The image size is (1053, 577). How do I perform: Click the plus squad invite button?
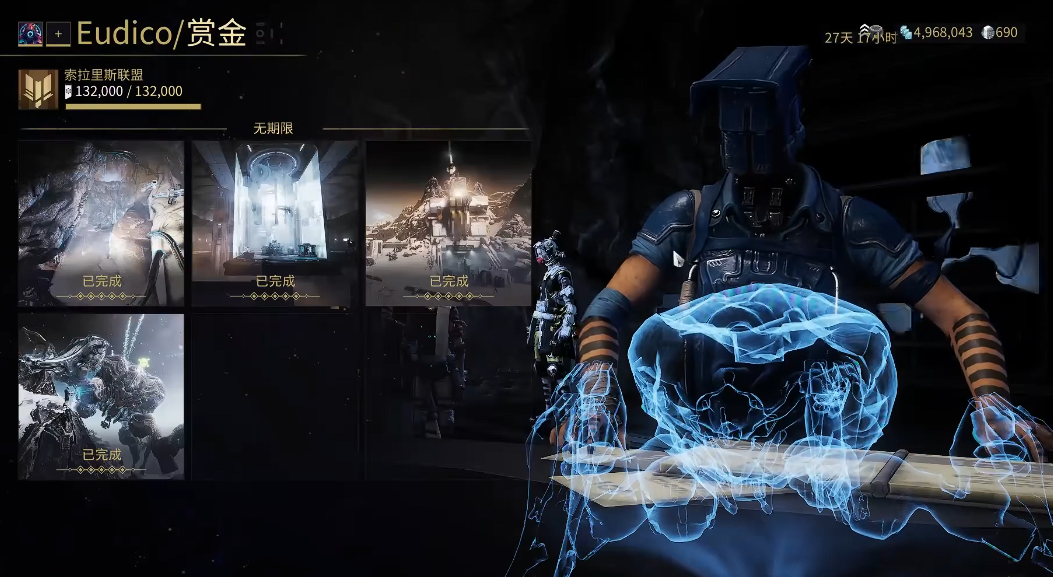tap(58, 34)
